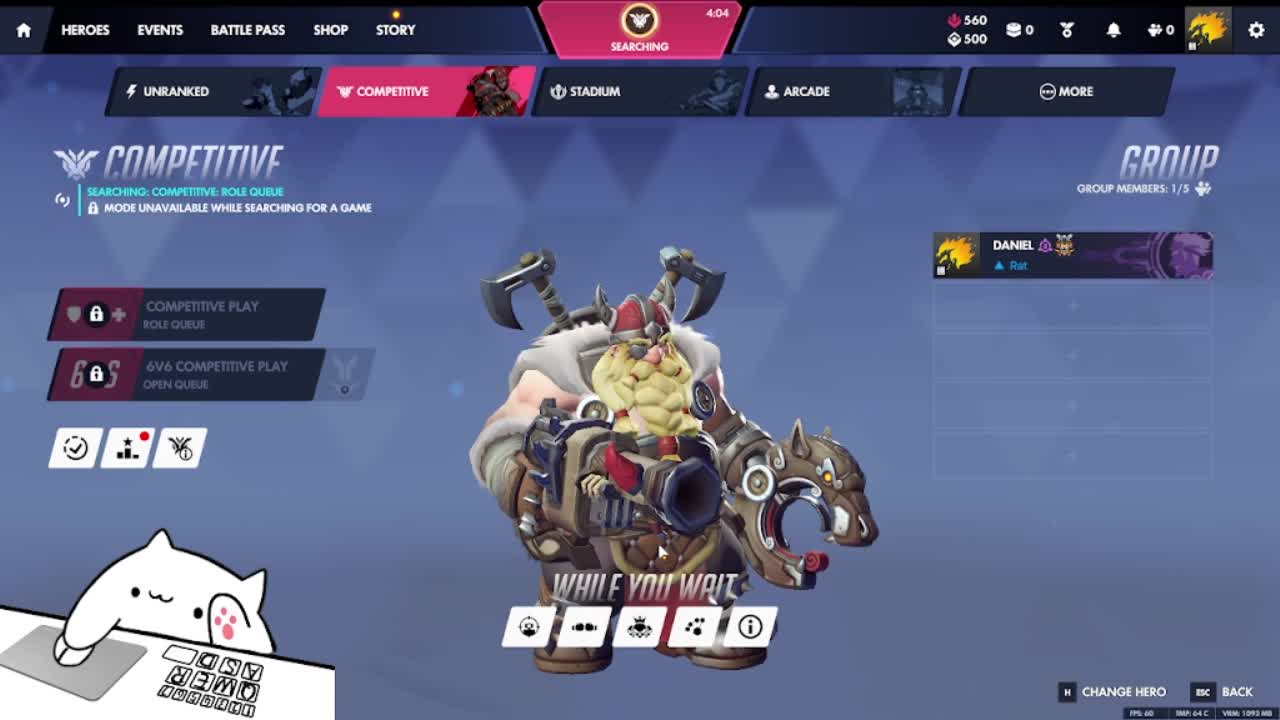Screen dimensions: 1280x720
Task: Open the competitive leaderboard podium icon
Action: [128, 448]
